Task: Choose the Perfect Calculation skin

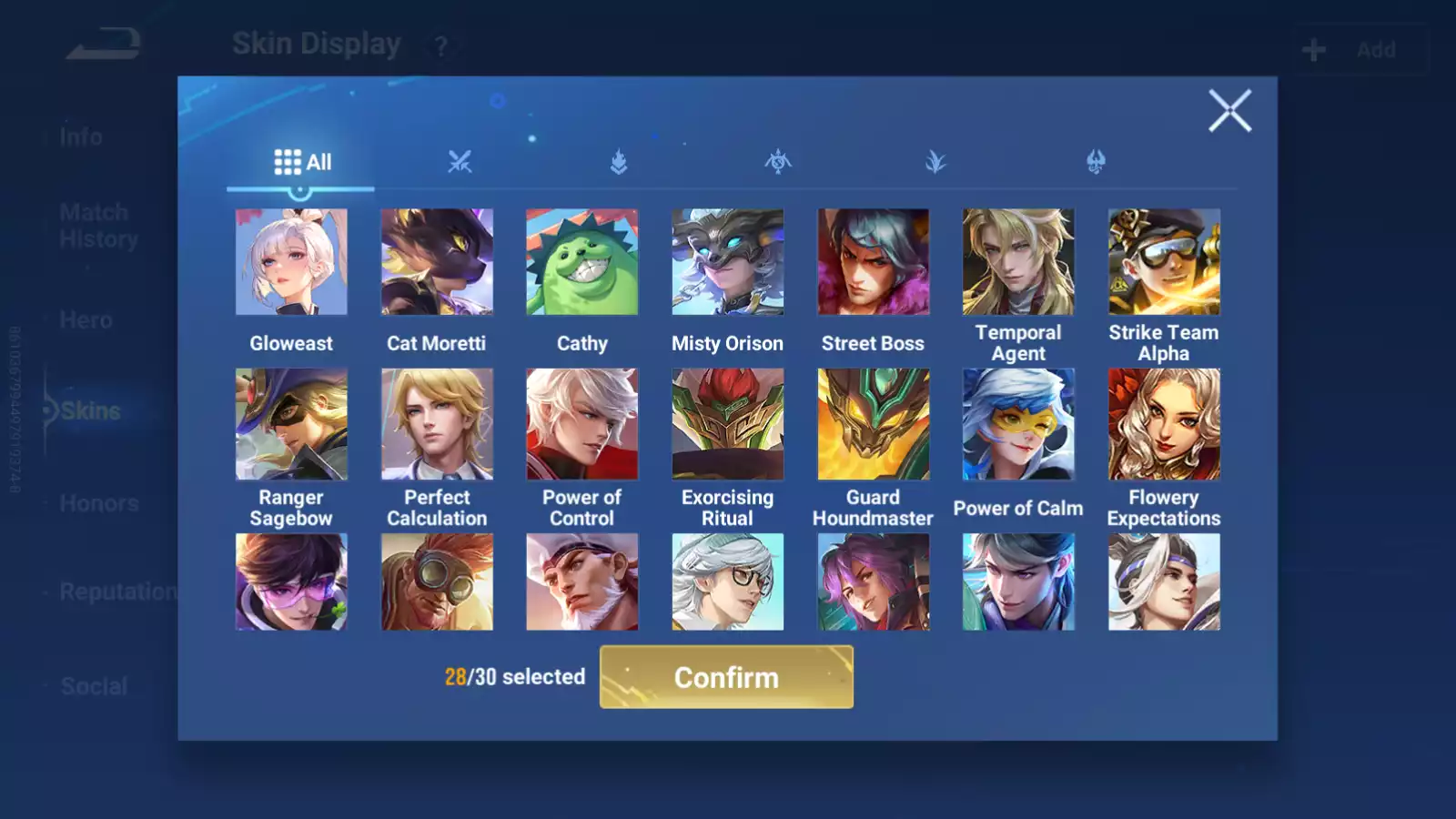Action: (437, 424)
